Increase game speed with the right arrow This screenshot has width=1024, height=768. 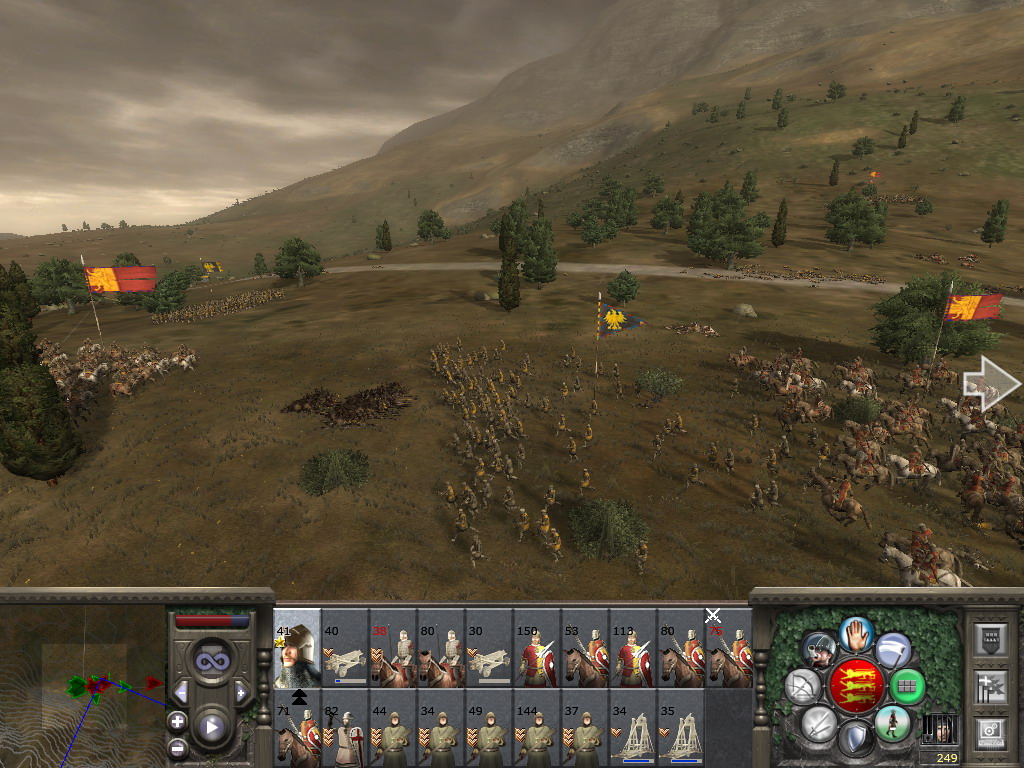tap(241, 692)
